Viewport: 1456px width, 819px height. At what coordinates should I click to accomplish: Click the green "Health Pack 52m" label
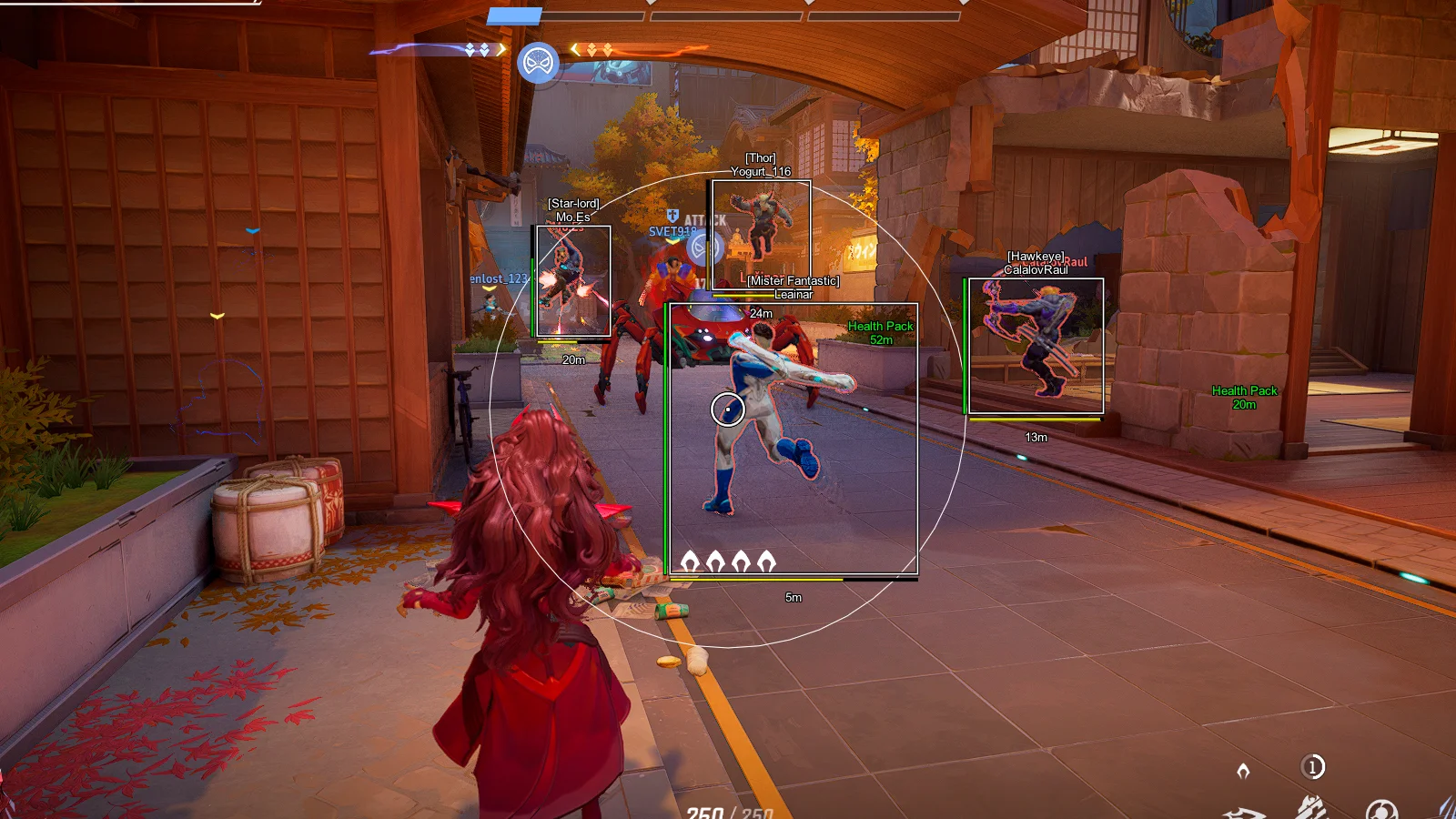879,332
